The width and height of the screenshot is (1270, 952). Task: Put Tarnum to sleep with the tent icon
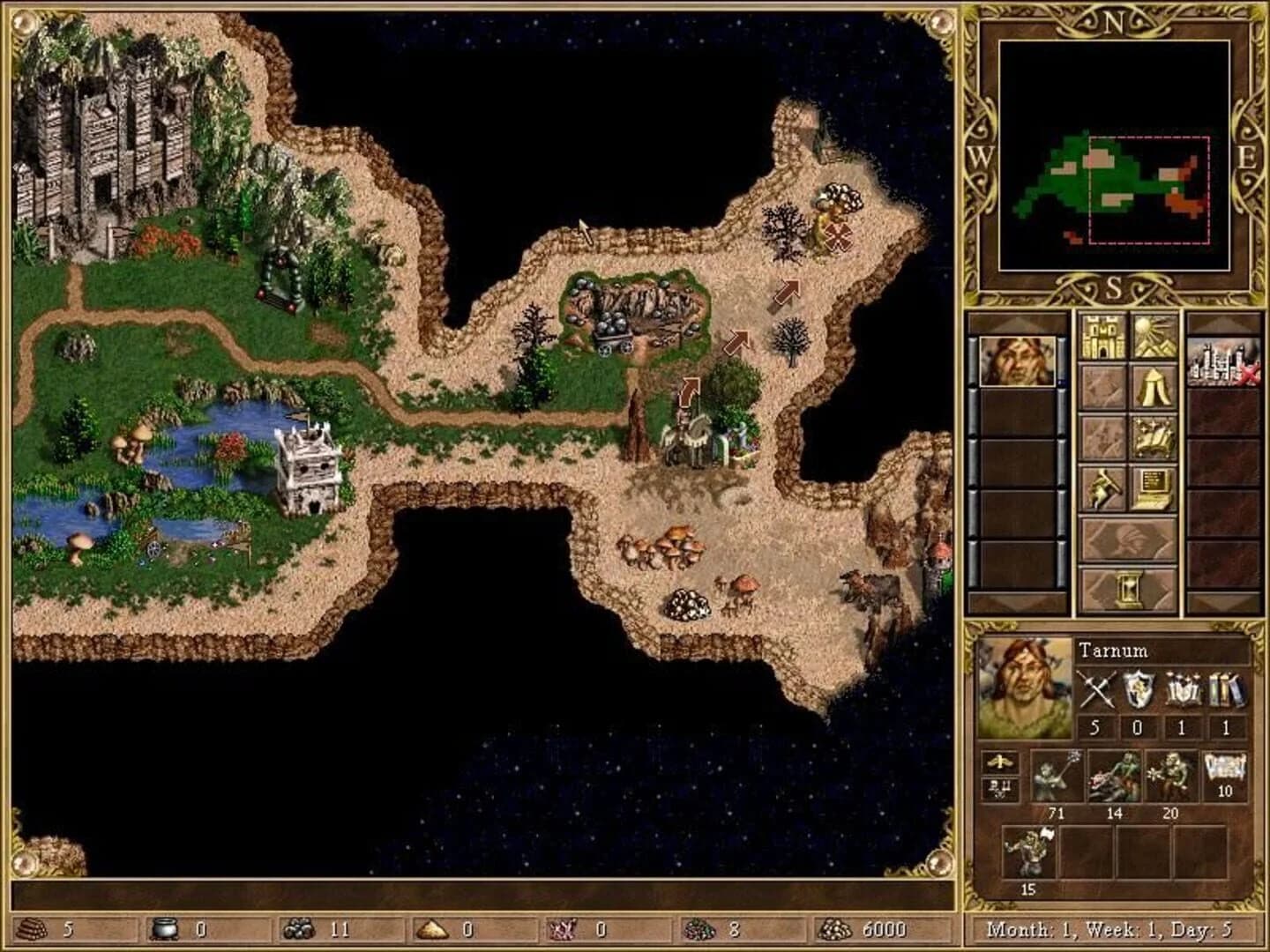(x=1154, y=388)
